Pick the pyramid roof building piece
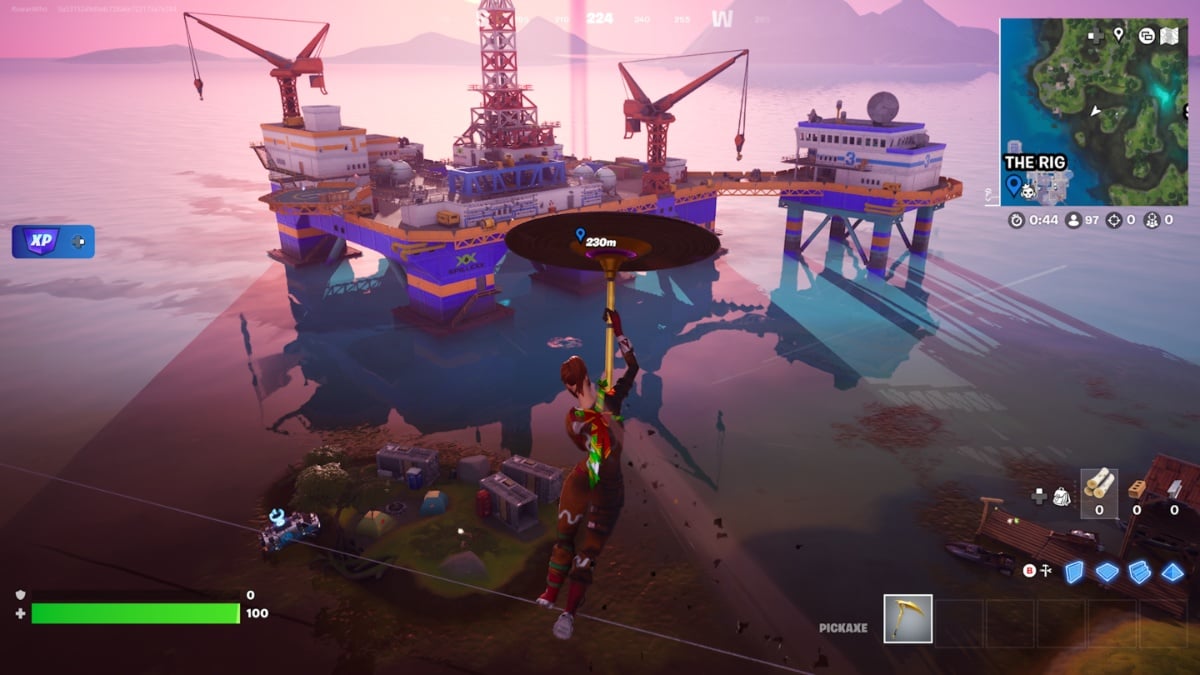Screen dimensions: 1200x675 click(x=1171, y=571)
